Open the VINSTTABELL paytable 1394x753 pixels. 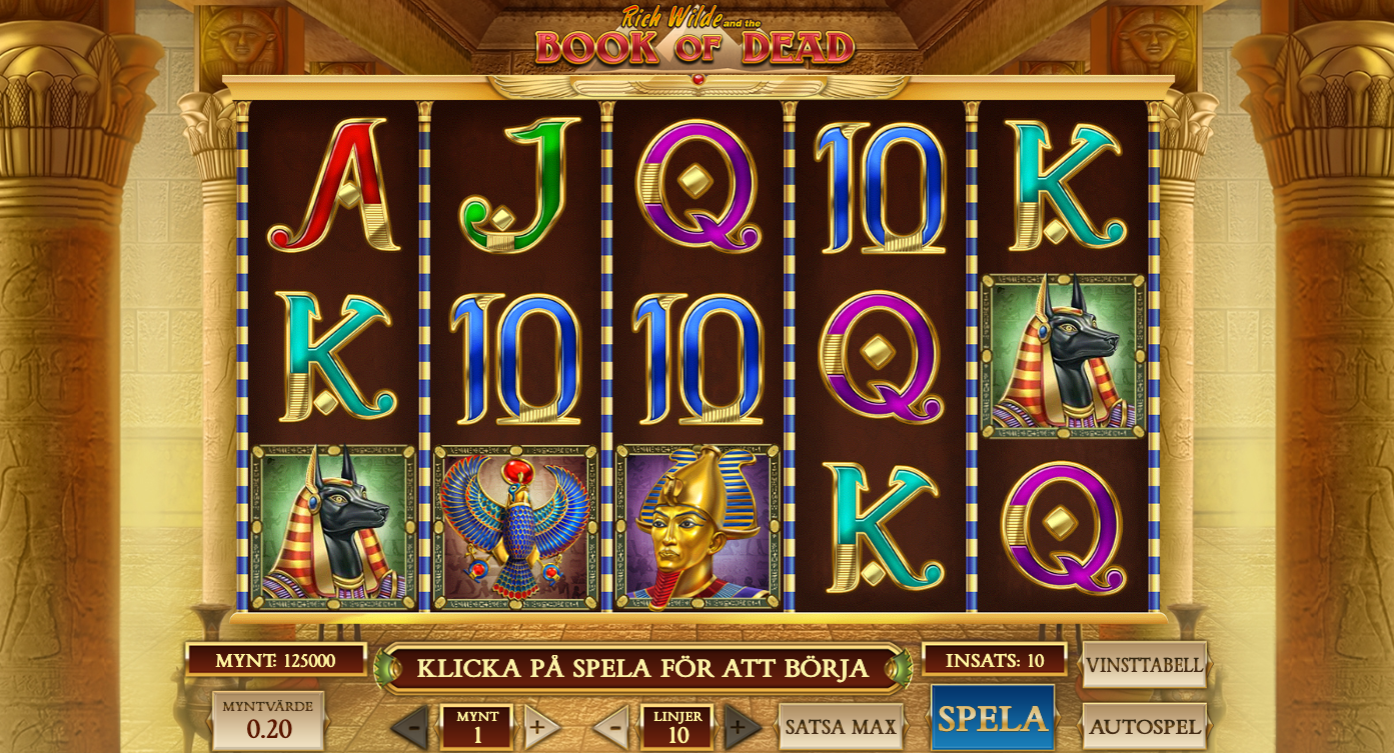(1146, 662)
